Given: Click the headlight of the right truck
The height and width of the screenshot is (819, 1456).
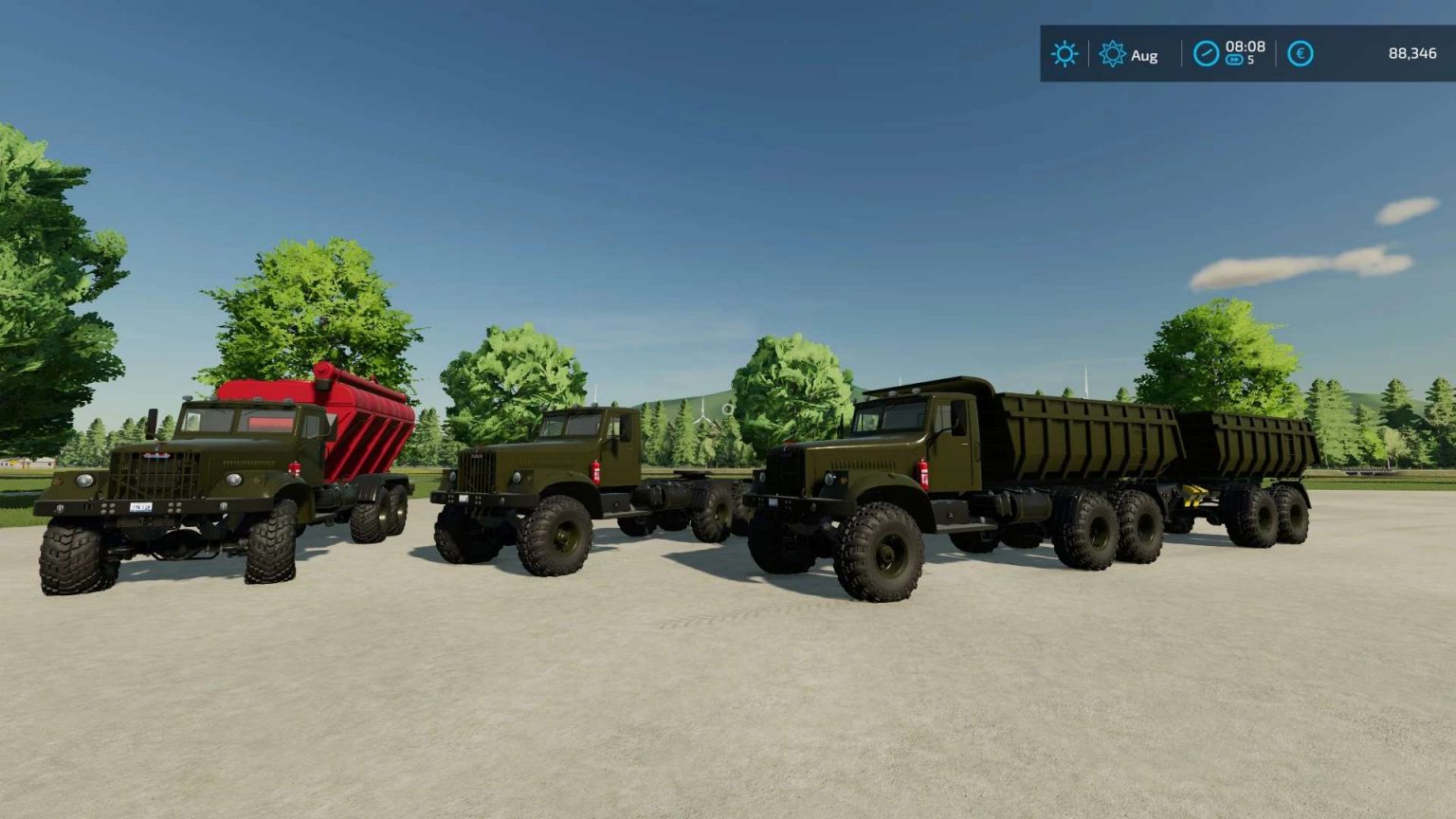Looking at the screenshot, I should [829, 480].
